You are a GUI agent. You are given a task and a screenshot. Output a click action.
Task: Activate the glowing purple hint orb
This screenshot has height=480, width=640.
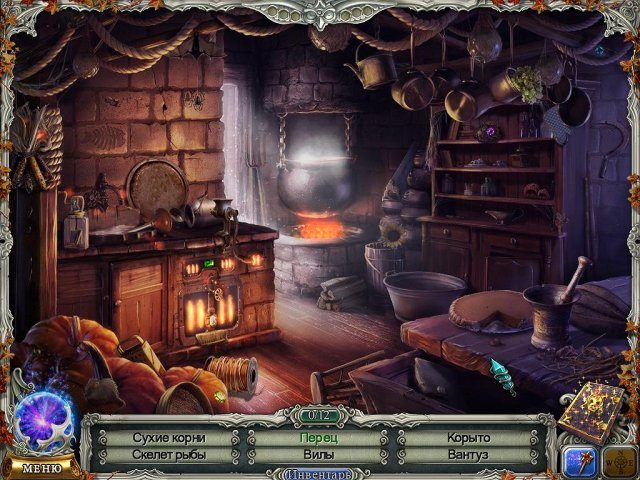coord(44,420)
